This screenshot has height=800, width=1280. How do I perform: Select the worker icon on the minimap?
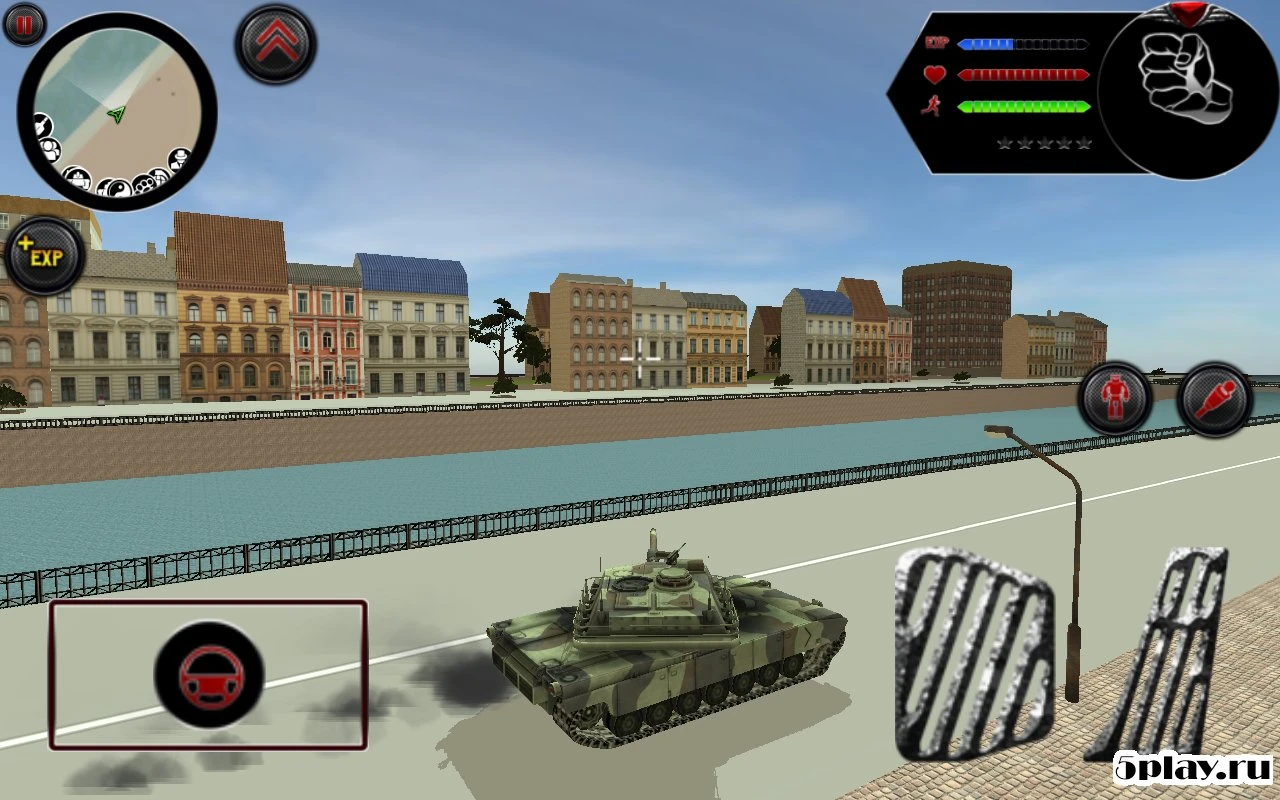[79, 177]
